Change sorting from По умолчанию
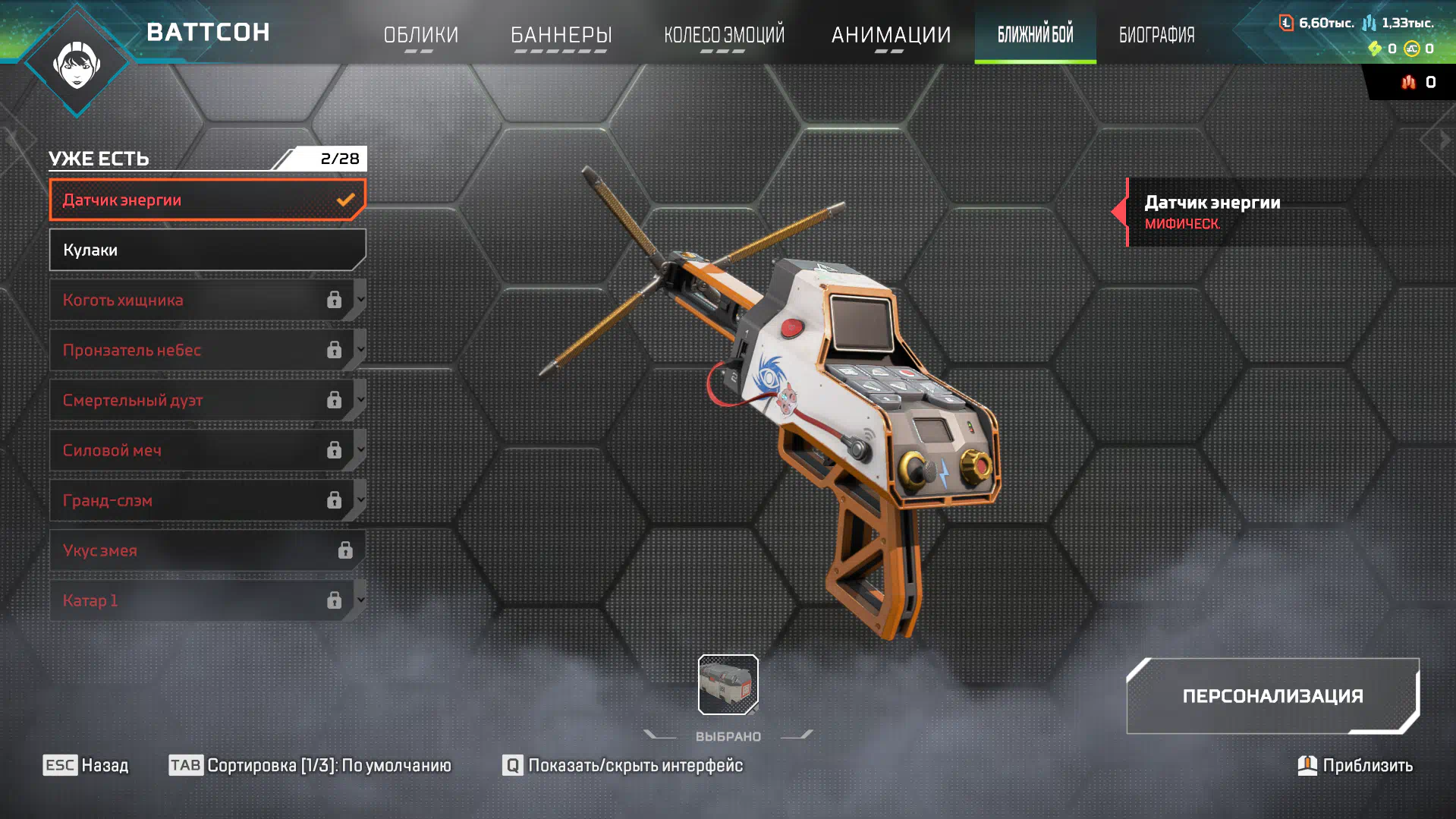Screen dimensions: 1456x819 click(310, 765)
